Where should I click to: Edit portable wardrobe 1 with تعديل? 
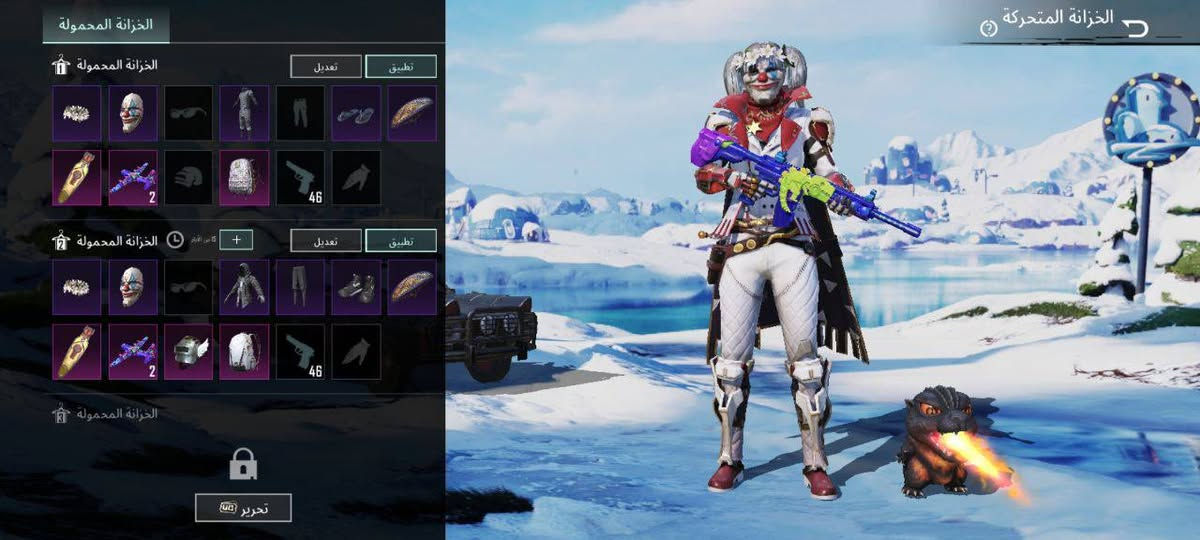pyautogui.click(x=326, y=66)
